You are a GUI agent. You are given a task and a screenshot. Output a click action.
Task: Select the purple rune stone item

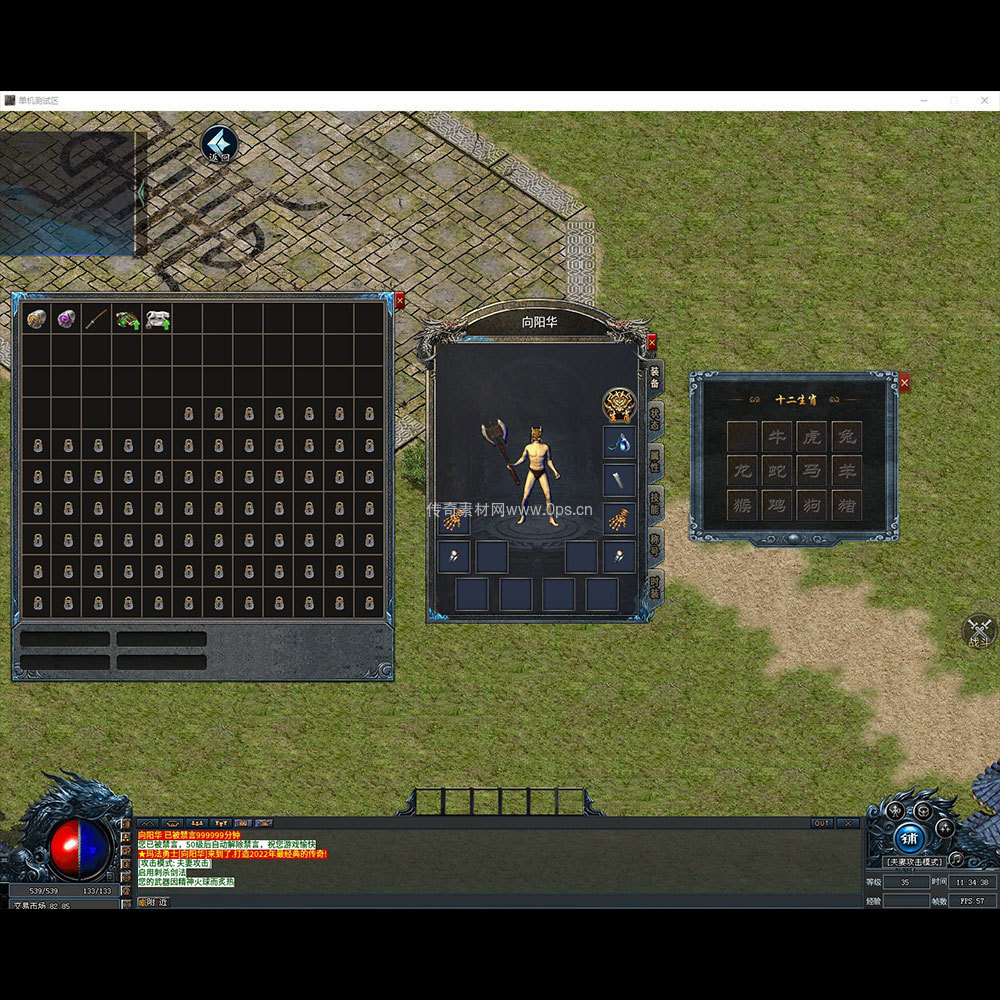pyautogui.click(x=66, y=319)
